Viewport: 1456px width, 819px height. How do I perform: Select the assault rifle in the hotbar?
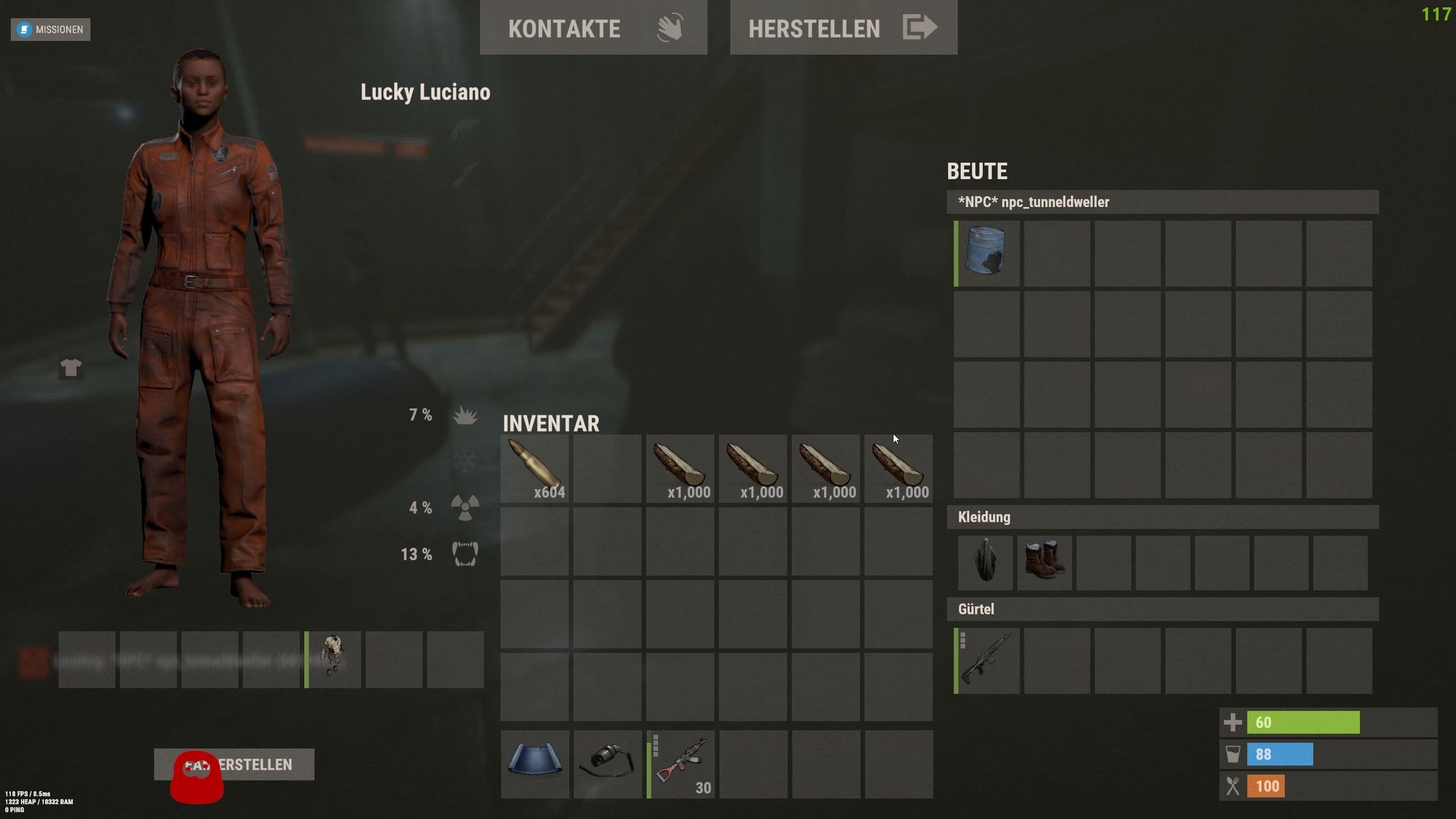pyautogui.click(x=681, y=764)
